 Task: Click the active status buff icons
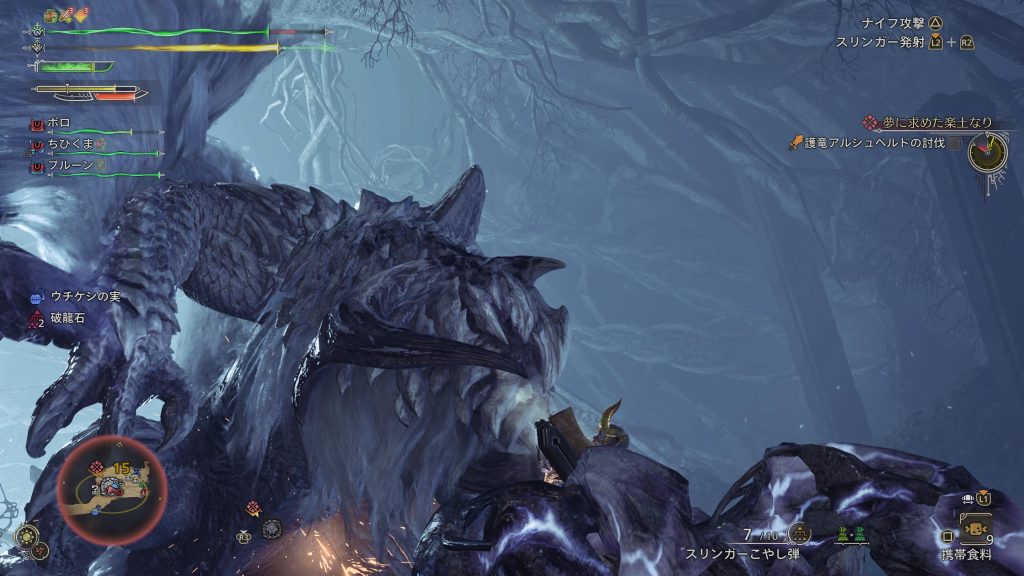pos(66,15)
